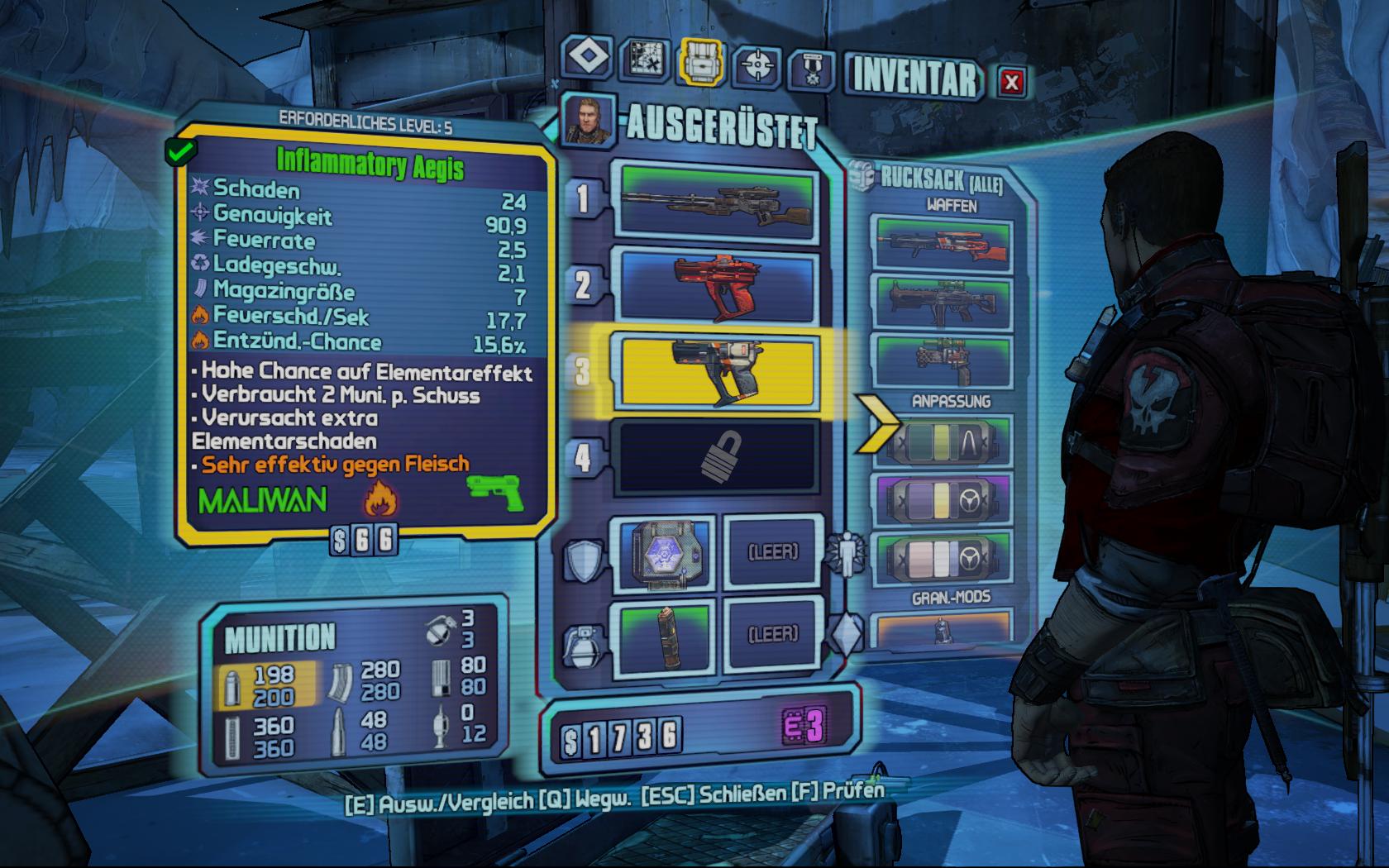Show the Badass Rank medal tab
This screenshot has width=1389, height=868.
(811, 68)
